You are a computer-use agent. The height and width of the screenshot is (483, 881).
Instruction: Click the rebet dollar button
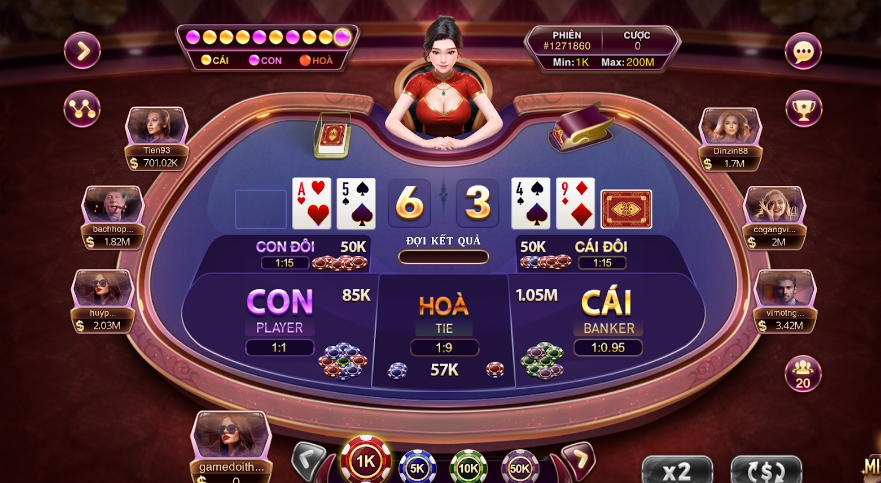(x=766, y=469)
